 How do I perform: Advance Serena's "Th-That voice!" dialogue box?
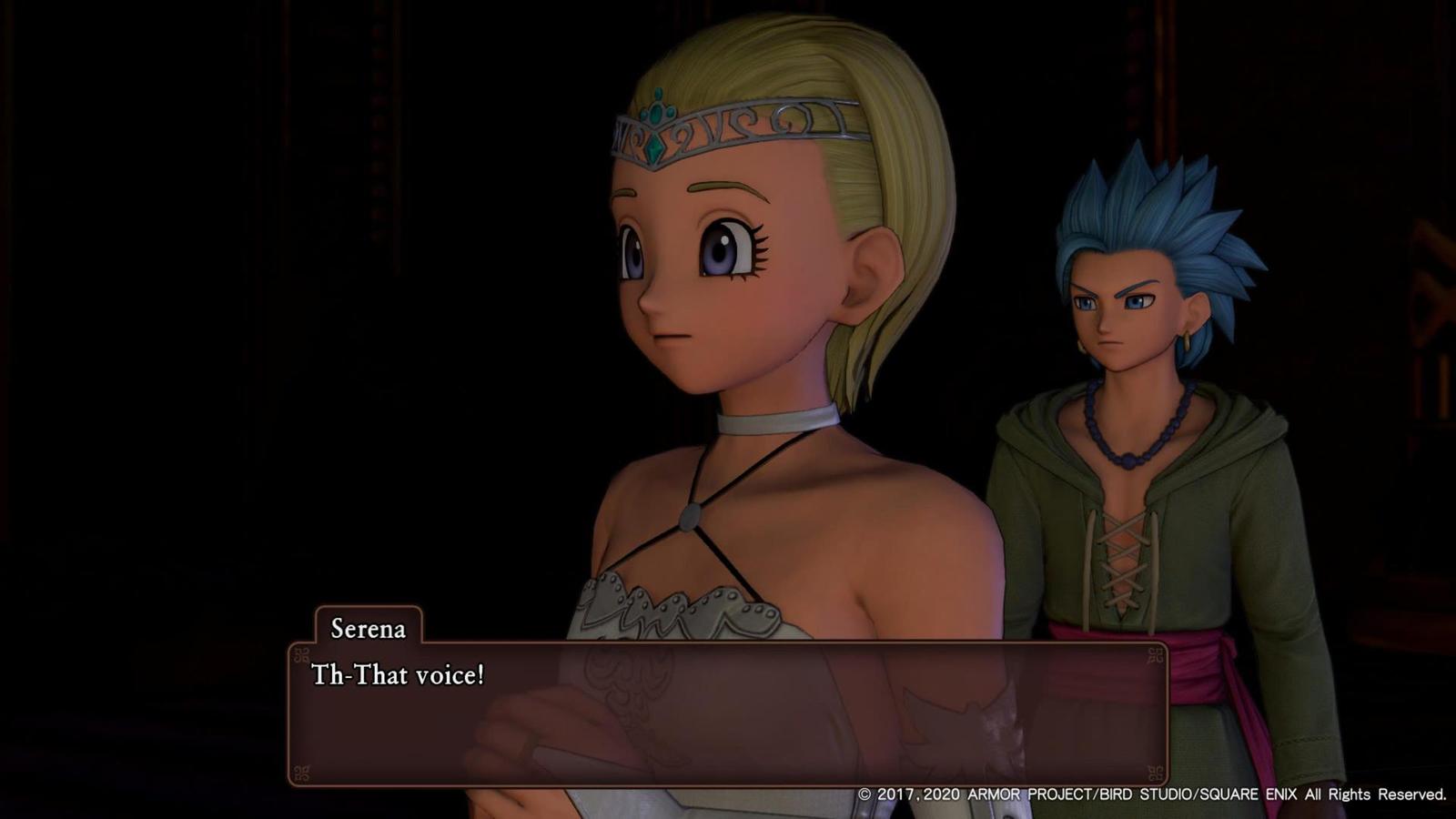coord(728,713)
